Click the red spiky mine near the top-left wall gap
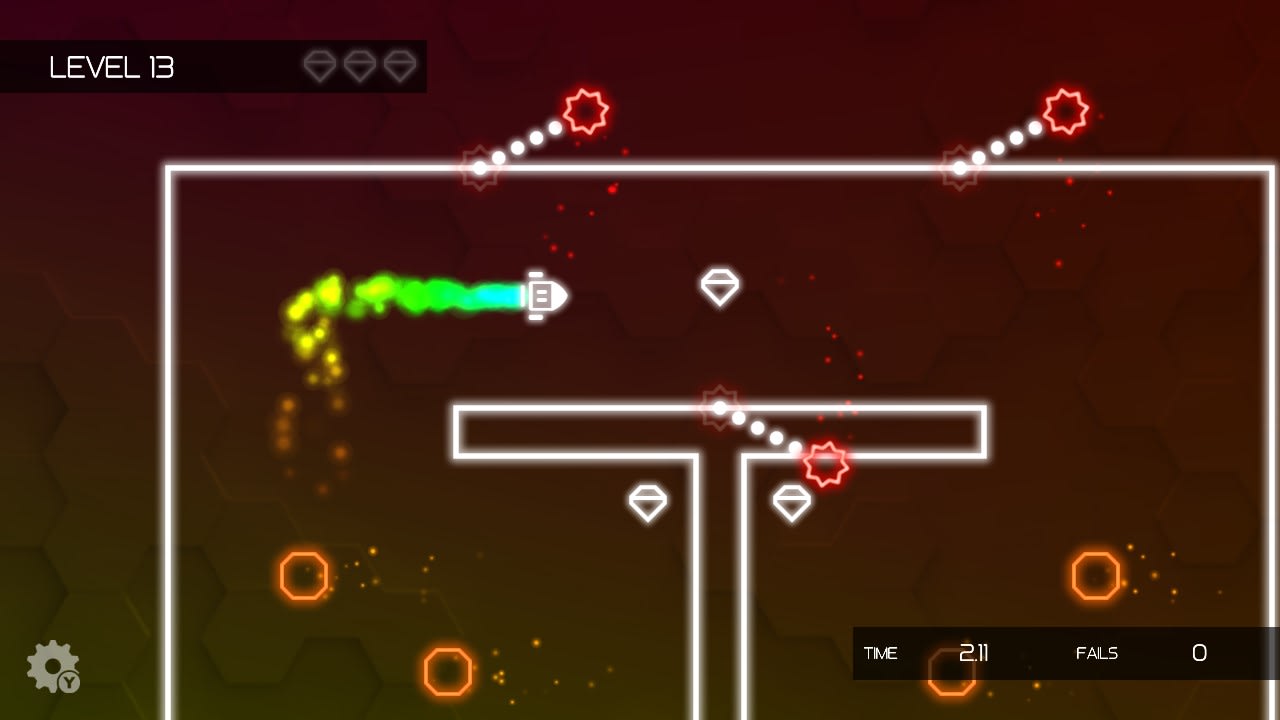The image size is (1280, 720). (588, 112)
